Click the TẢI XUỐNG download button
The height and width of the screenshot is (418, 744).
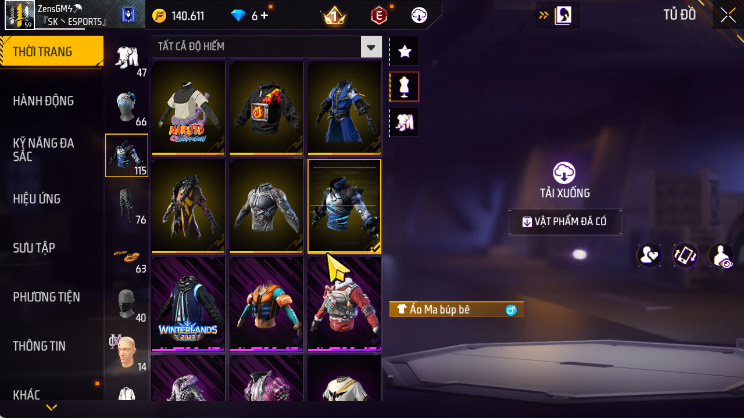[x=566, y=181]
